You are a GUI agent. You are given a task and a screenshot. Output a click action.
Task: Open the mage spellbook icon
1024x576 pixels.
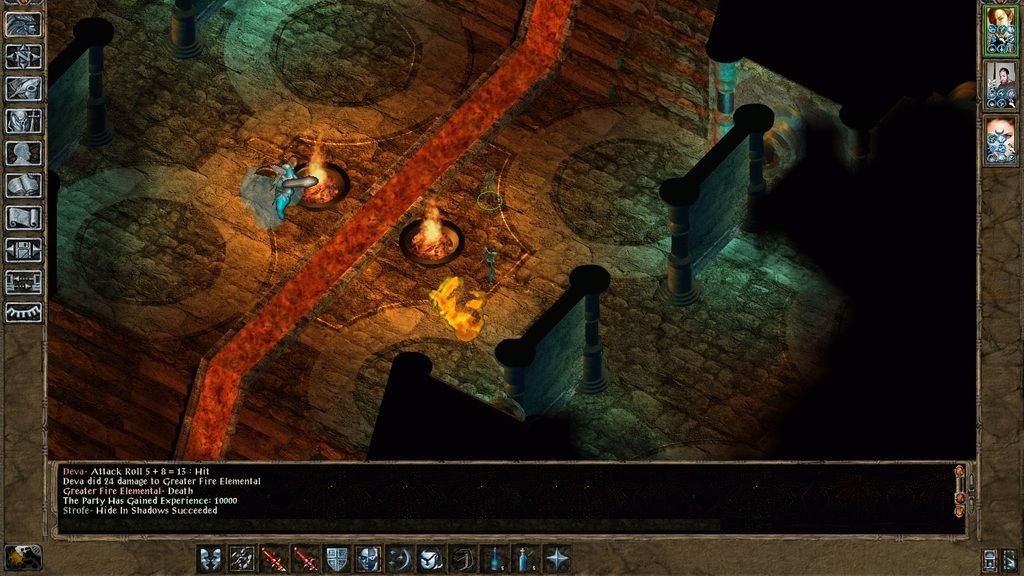(x=22, y=186)
